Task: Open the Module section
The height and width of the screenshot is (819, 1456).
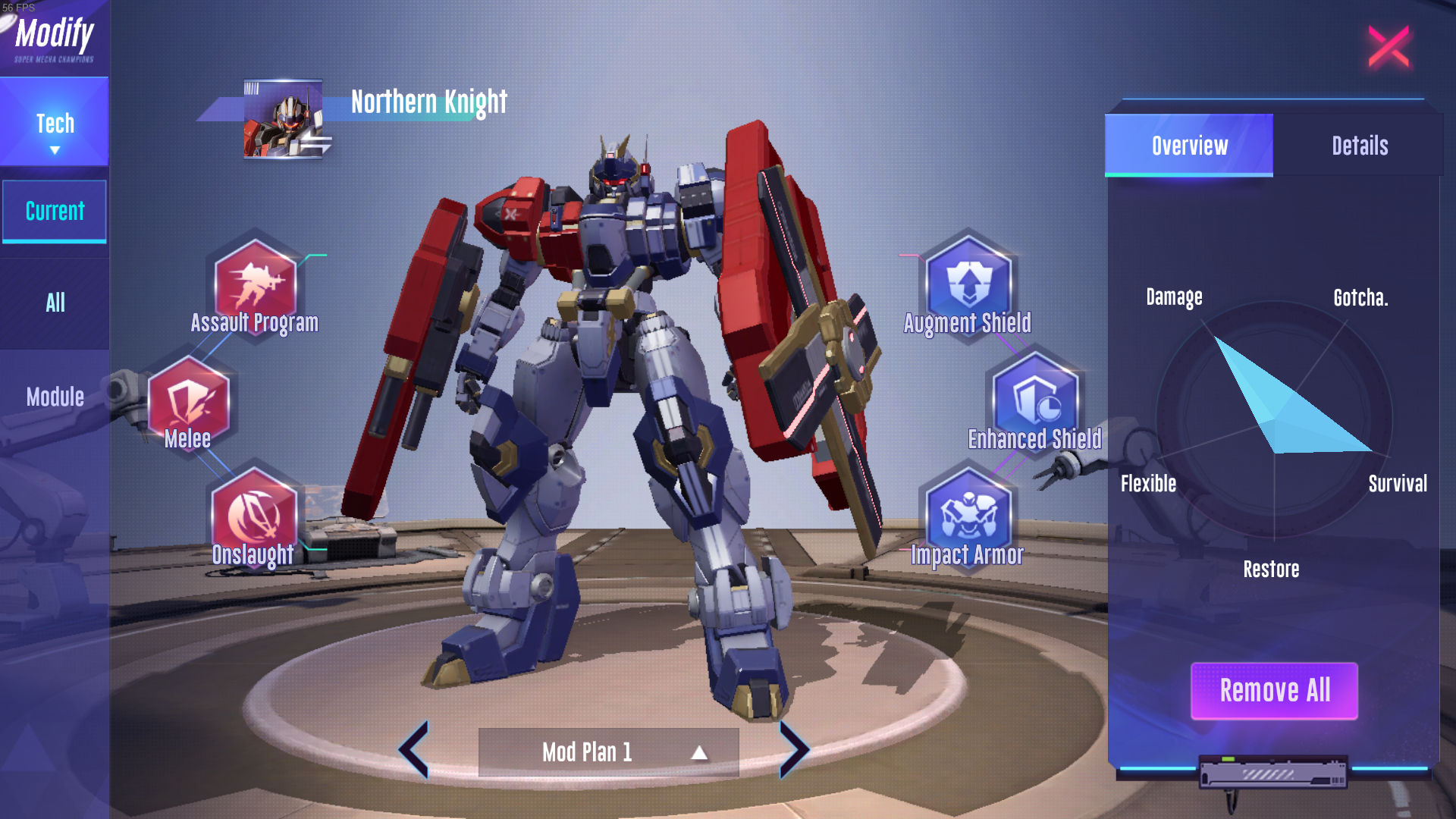Action: [55, 397]
